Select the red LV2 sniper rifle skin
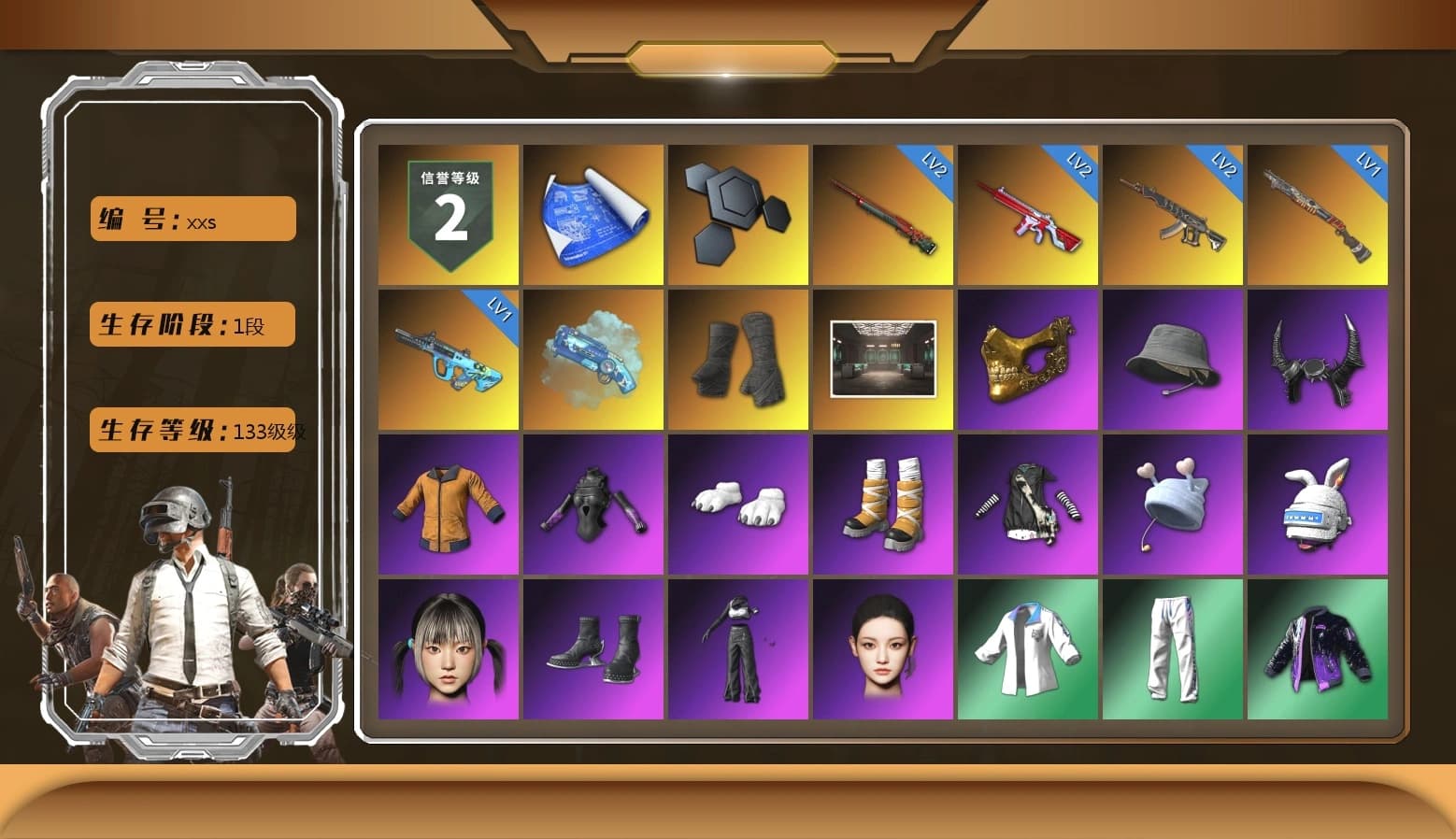Viewport: 1456px width, 839px height. [x=883, y=215]
